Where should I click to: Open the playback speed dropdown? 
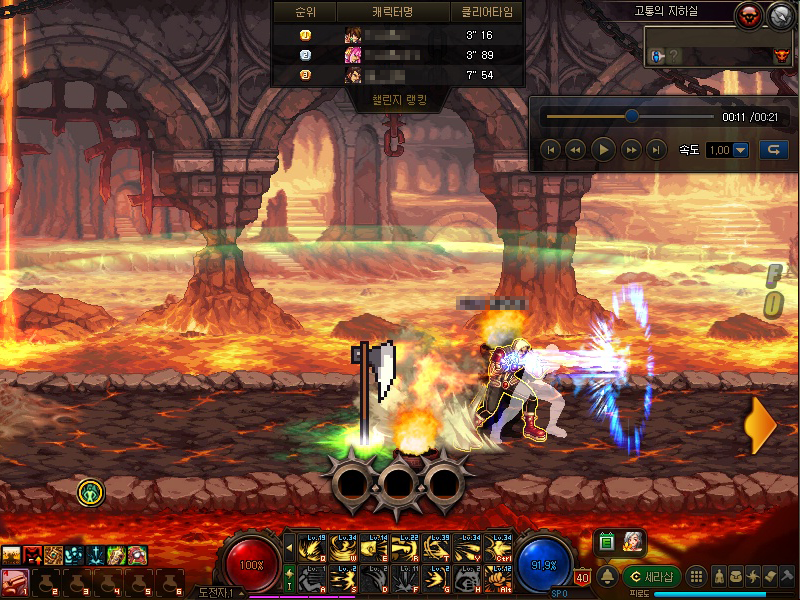tap(741, 150)
